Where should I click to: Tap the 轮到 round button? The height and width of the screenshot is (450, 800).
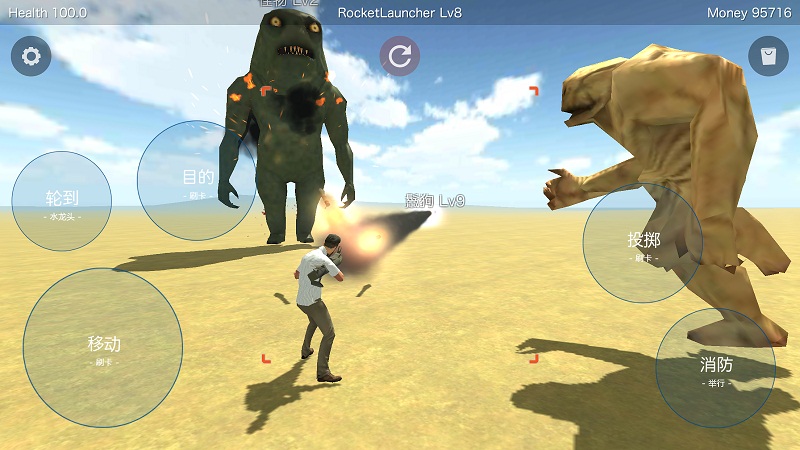point(62,201)
